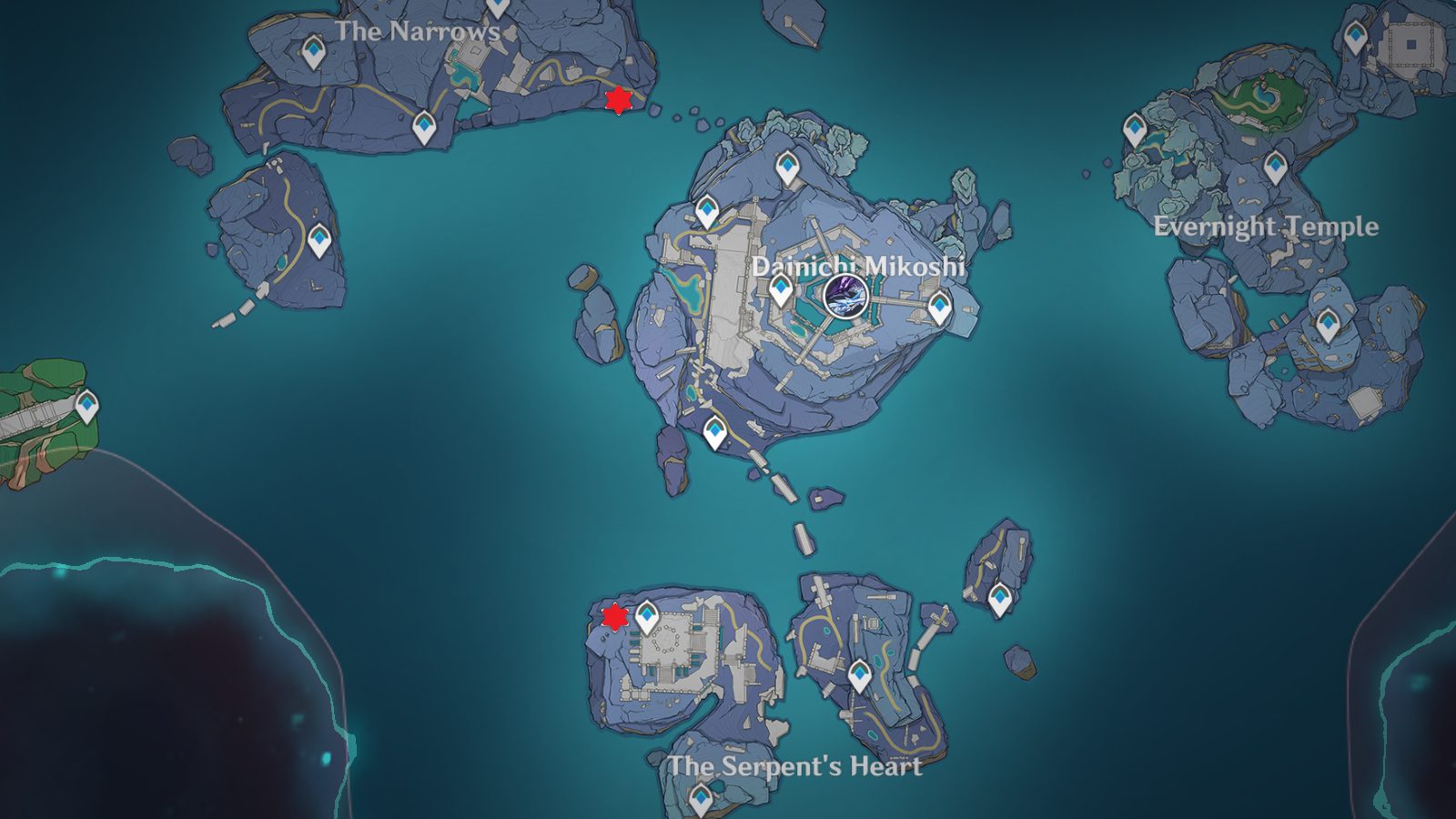Click The Serpent's Heart location label
This screenshot has height=819, width=1456.
(796, 767)
